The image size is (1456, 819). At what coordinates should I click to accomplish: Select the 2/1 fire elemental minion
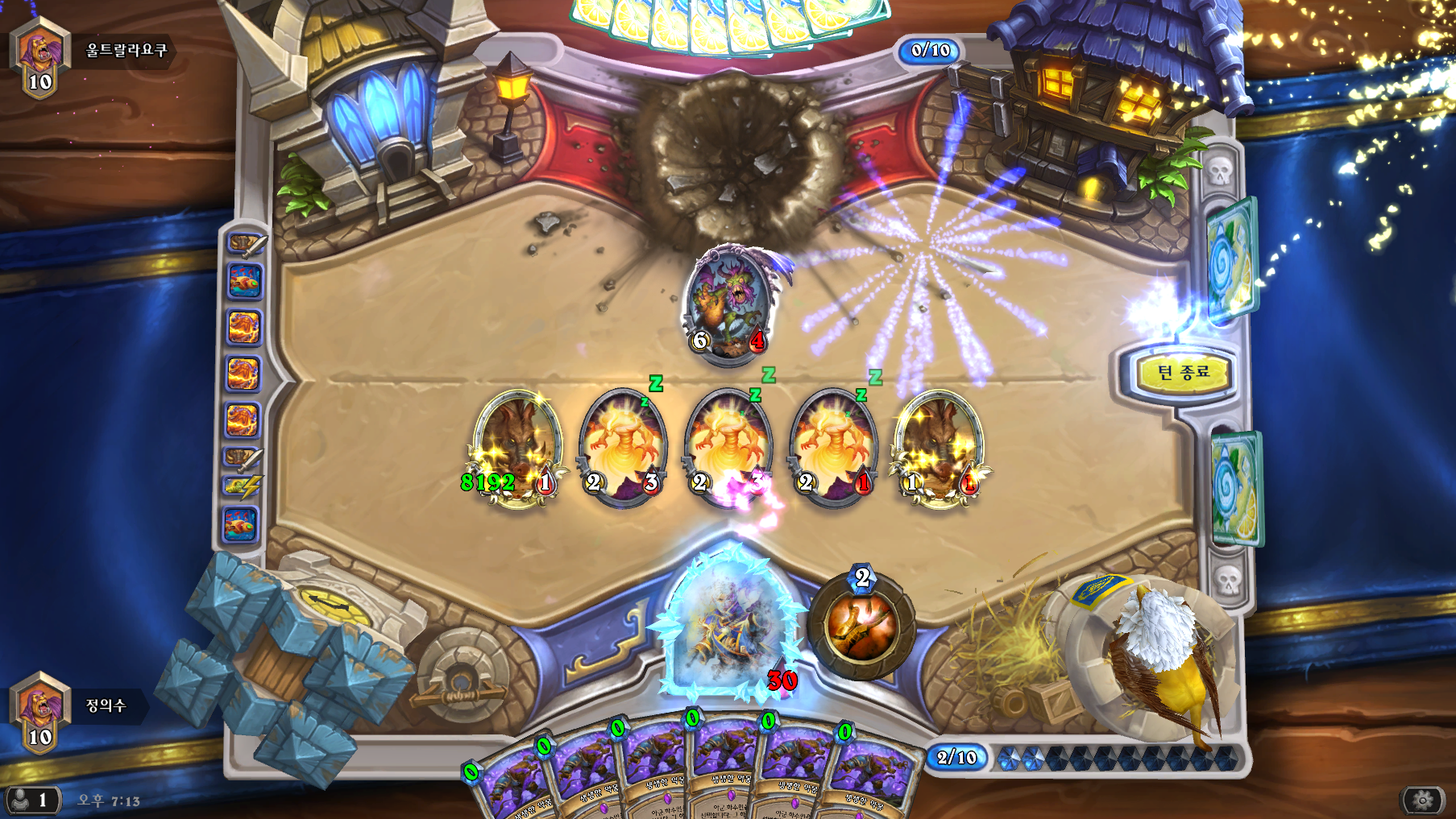pyautogui.click(x=833, y=447)
